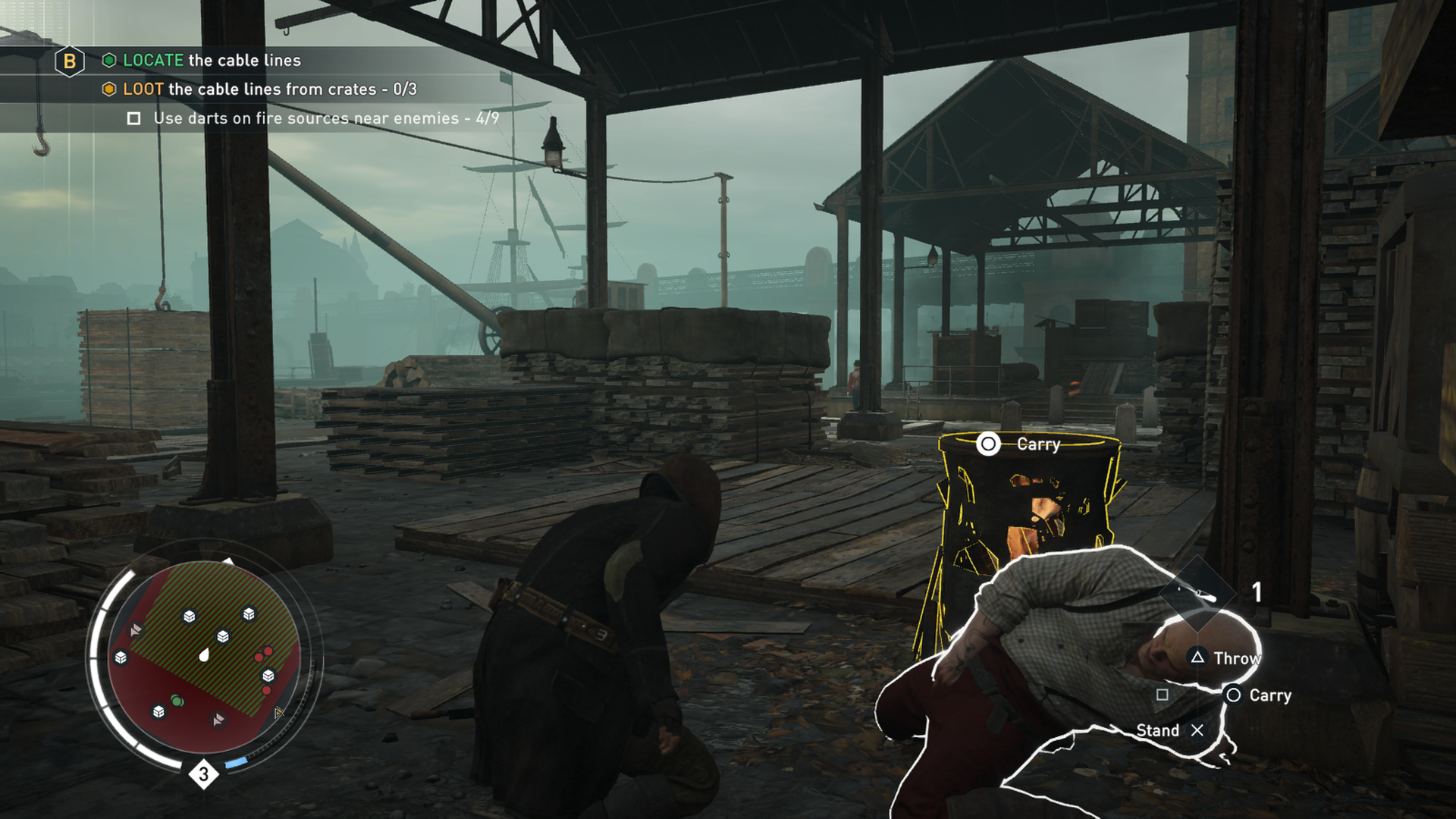Click the hexagonal B mission badge

(x=70, y=61)
